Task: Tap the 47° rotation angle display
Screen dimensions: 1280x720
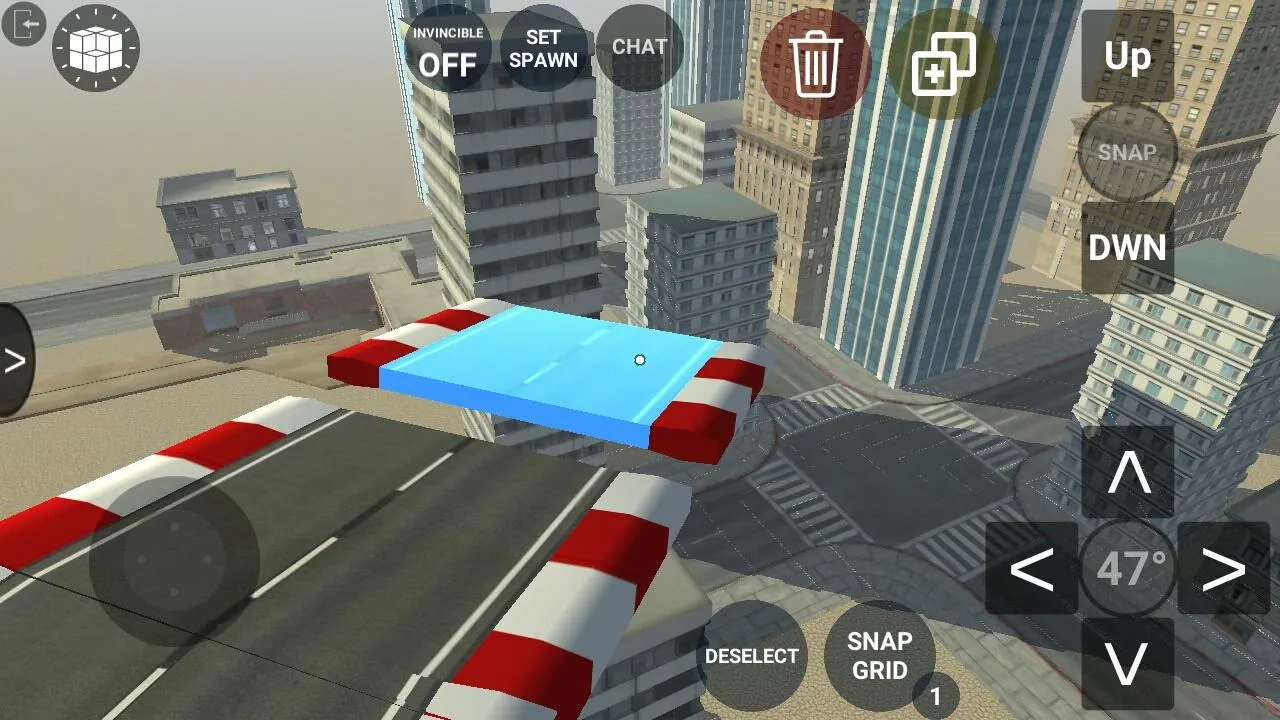Action: tap(1128, 566)
